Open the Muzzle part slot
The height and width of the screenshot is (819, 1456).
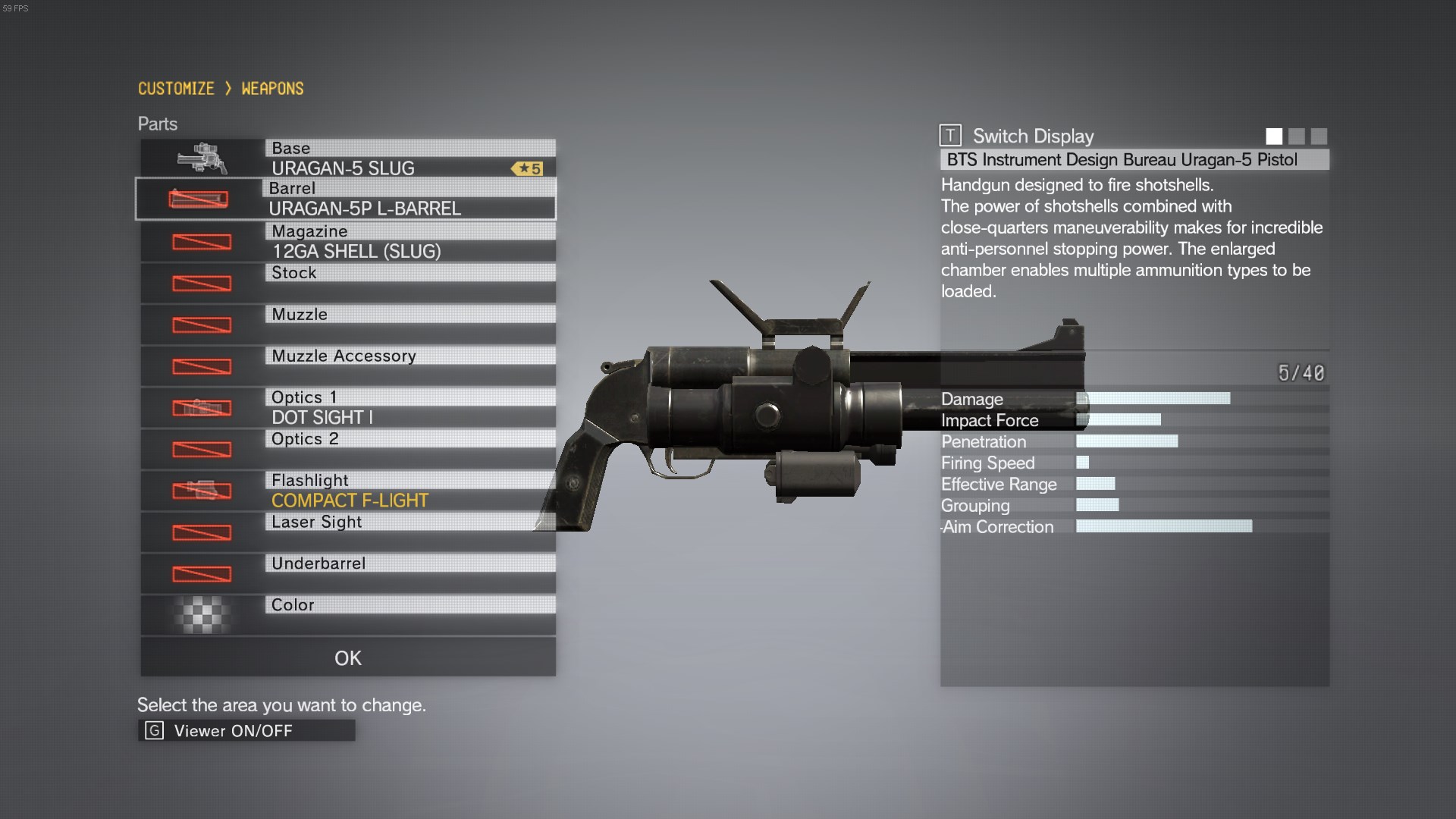click(x=347, y=325)
